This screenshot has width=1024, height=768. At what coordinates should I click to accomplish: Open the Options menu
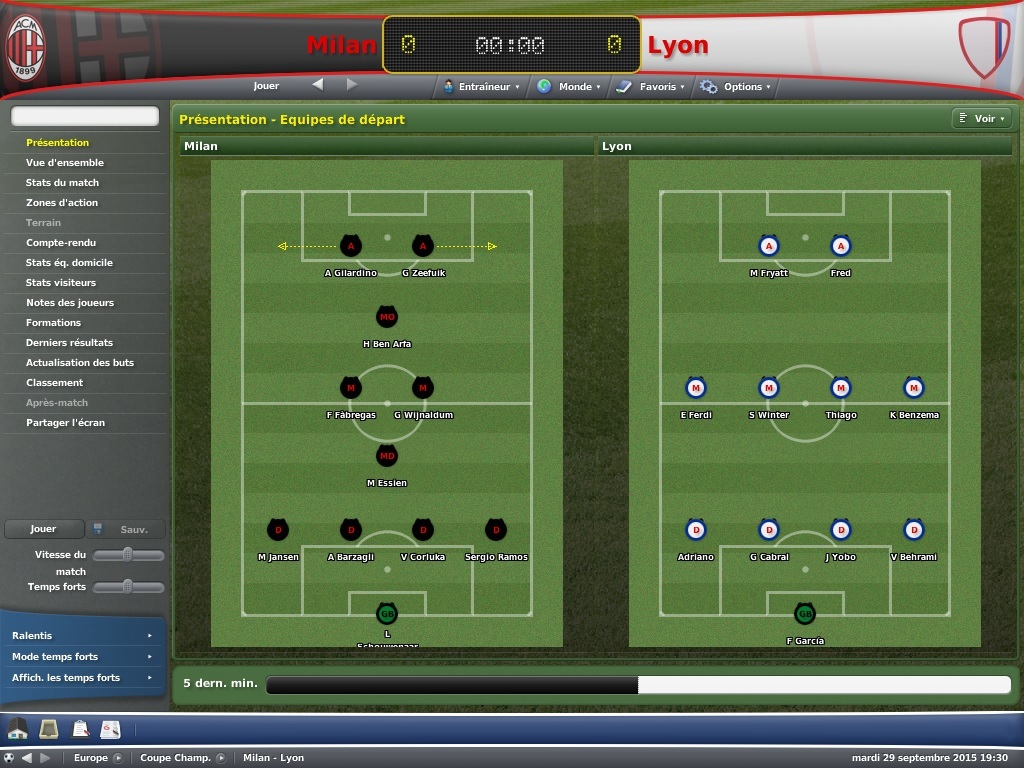pos(737,87)
